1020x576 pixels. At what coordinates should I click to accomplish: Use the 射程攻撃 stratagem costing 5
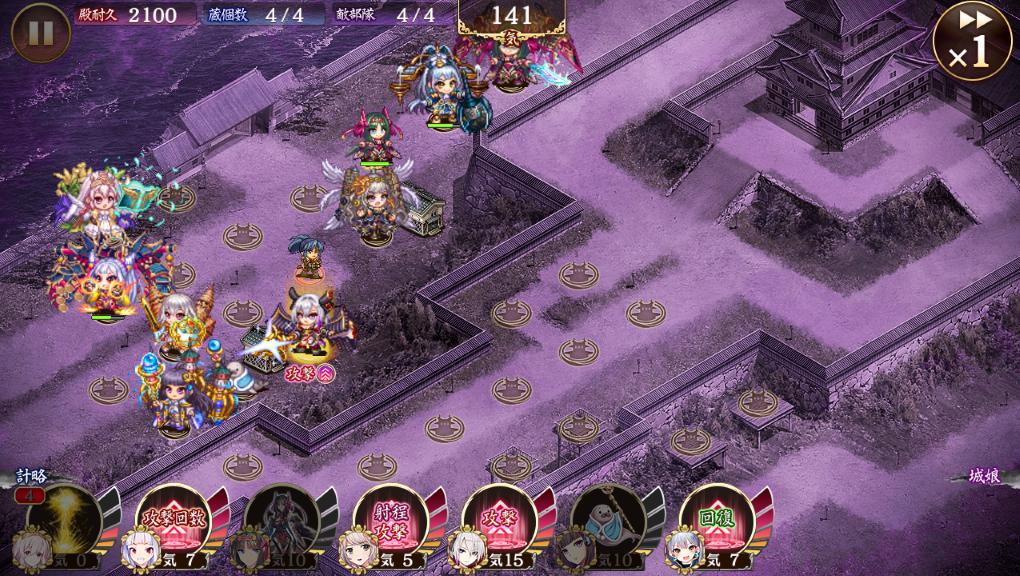pos(390,520)
